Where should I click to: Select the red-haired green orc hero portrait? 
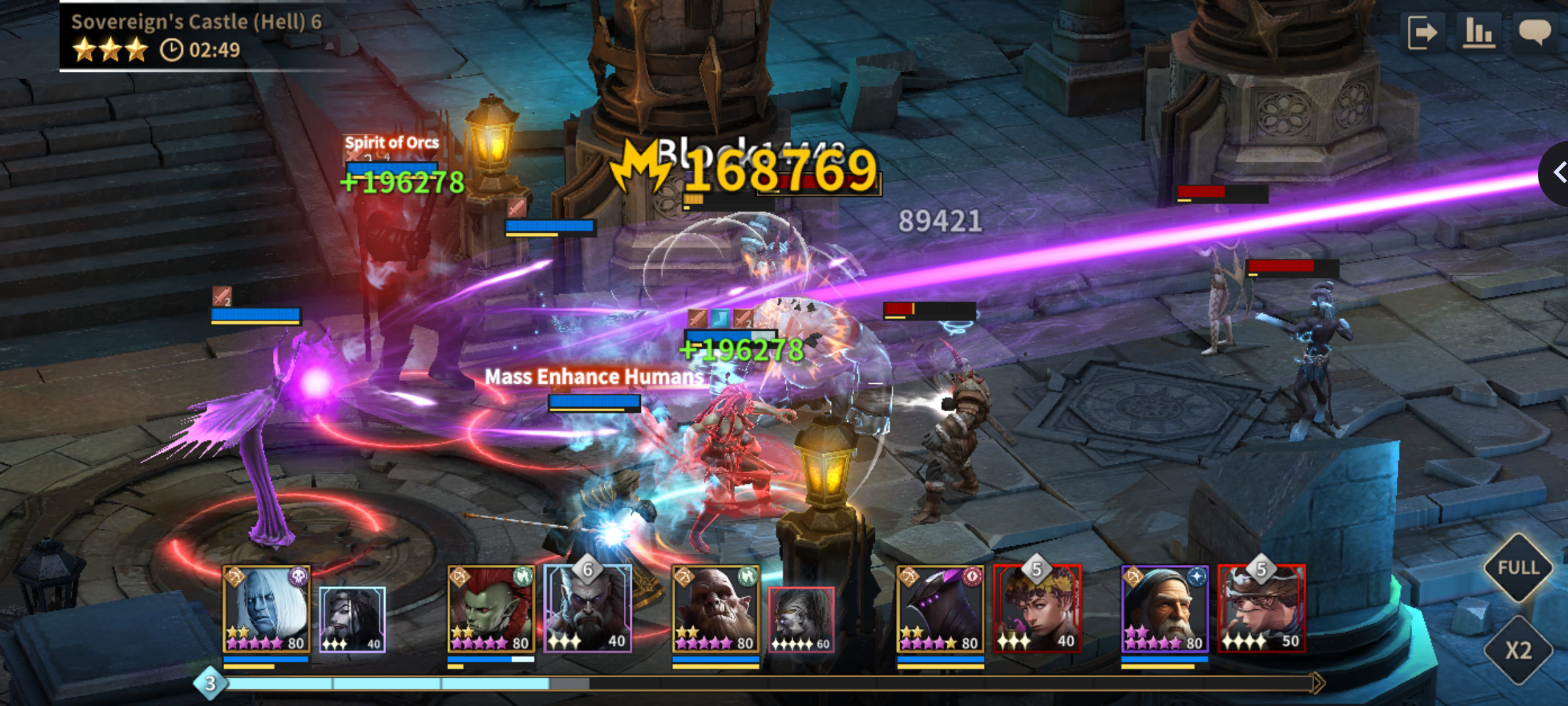(491, 609)
